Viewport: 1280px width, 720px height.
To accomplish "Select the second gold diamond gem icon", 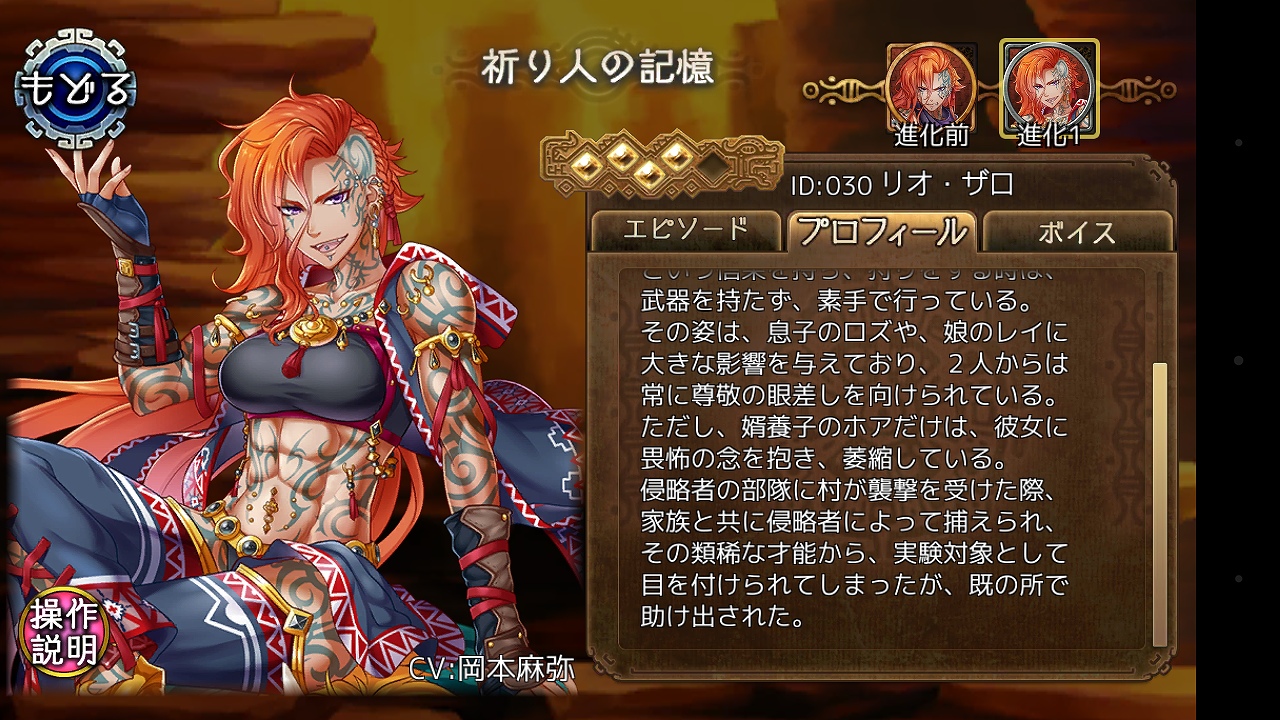I will (622, 157).
